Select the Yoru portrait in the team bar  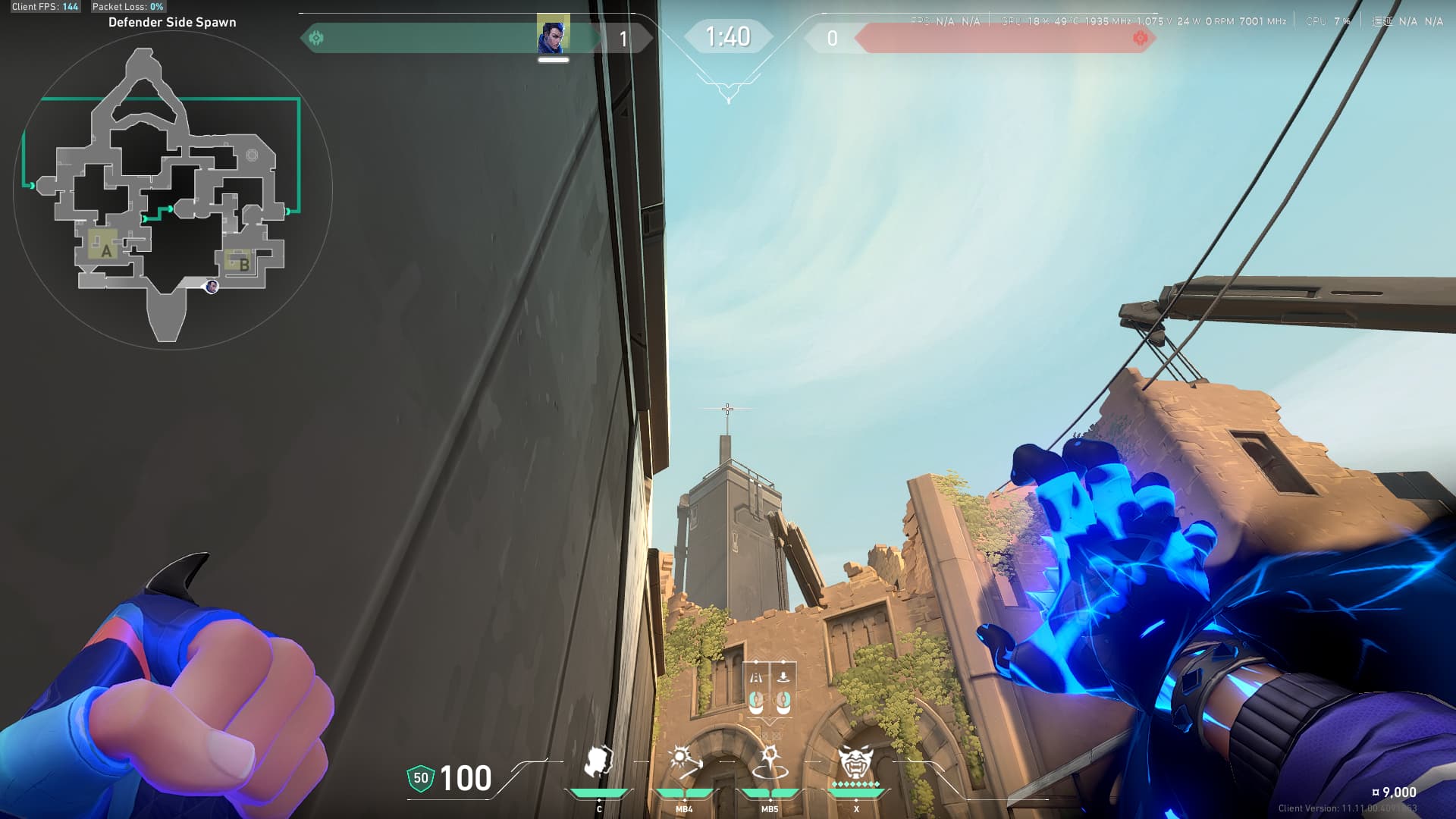click(x=553, y=34)
